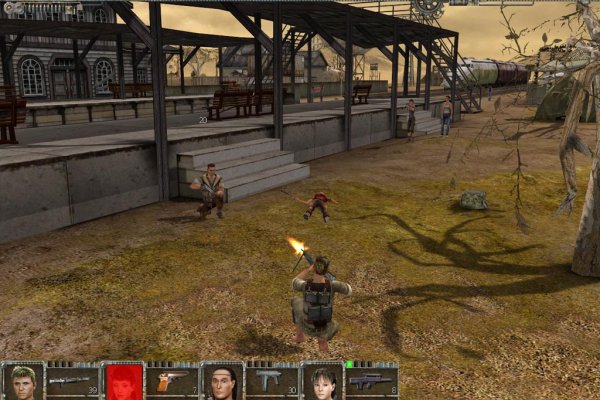Select the long-haired headband squad member portrait
The image size is (600, 400).
coord(222,382)
